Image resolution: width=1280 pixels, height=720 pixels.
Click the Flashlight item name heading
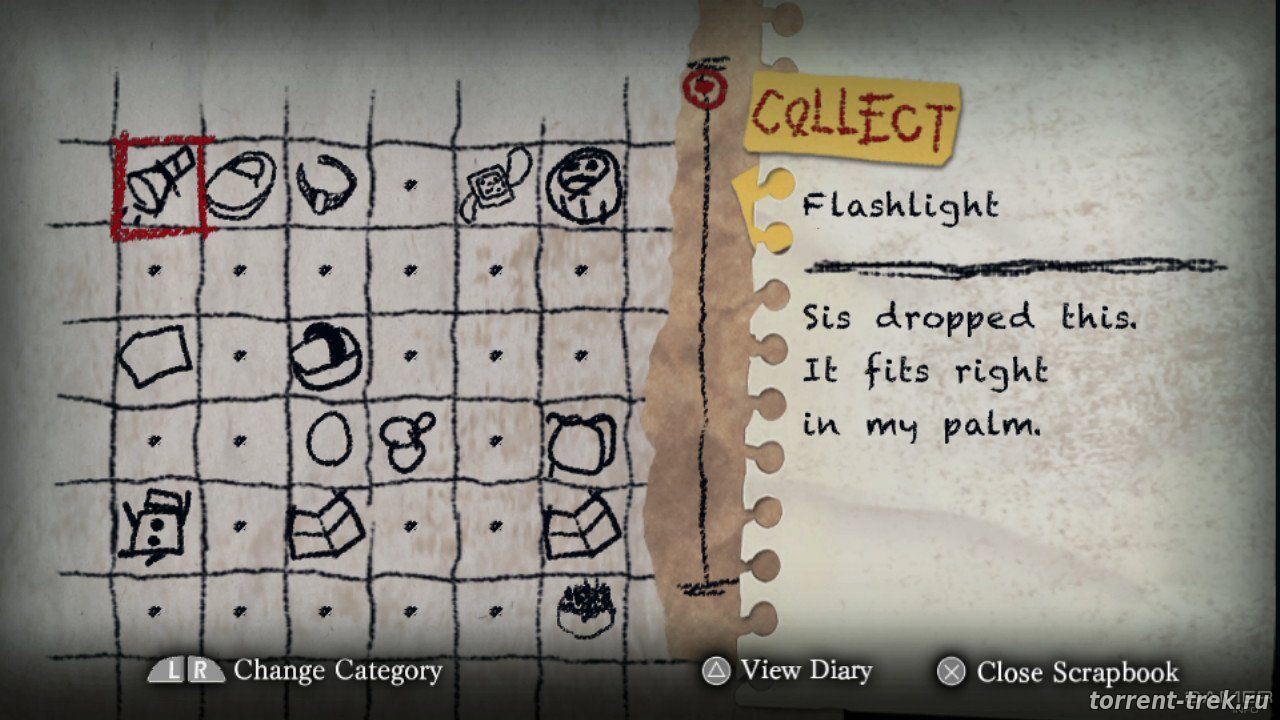click(900, 207)
